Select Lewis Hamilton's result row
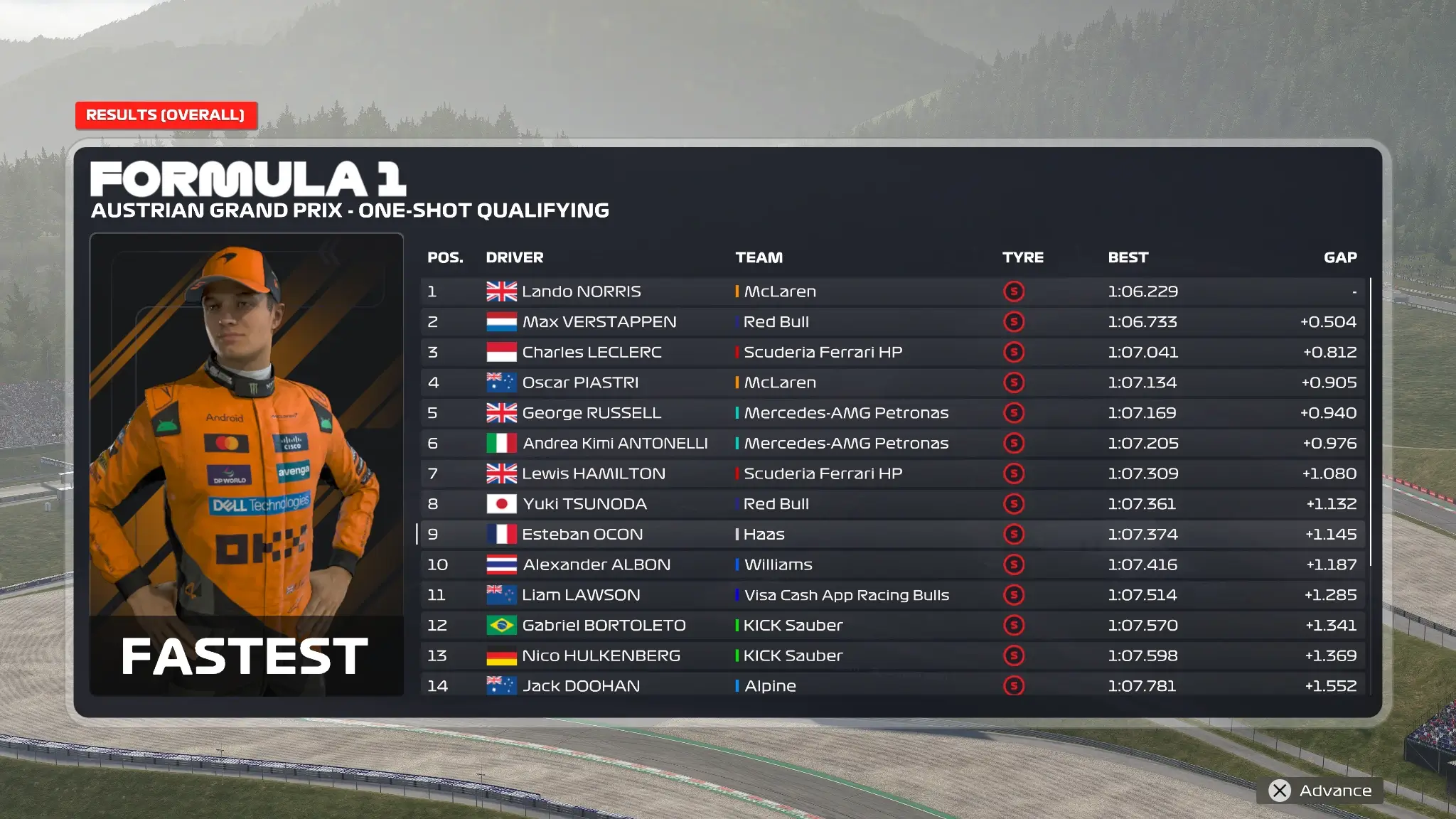This screenshot has width=1456, height=819. tap(892, 473)
